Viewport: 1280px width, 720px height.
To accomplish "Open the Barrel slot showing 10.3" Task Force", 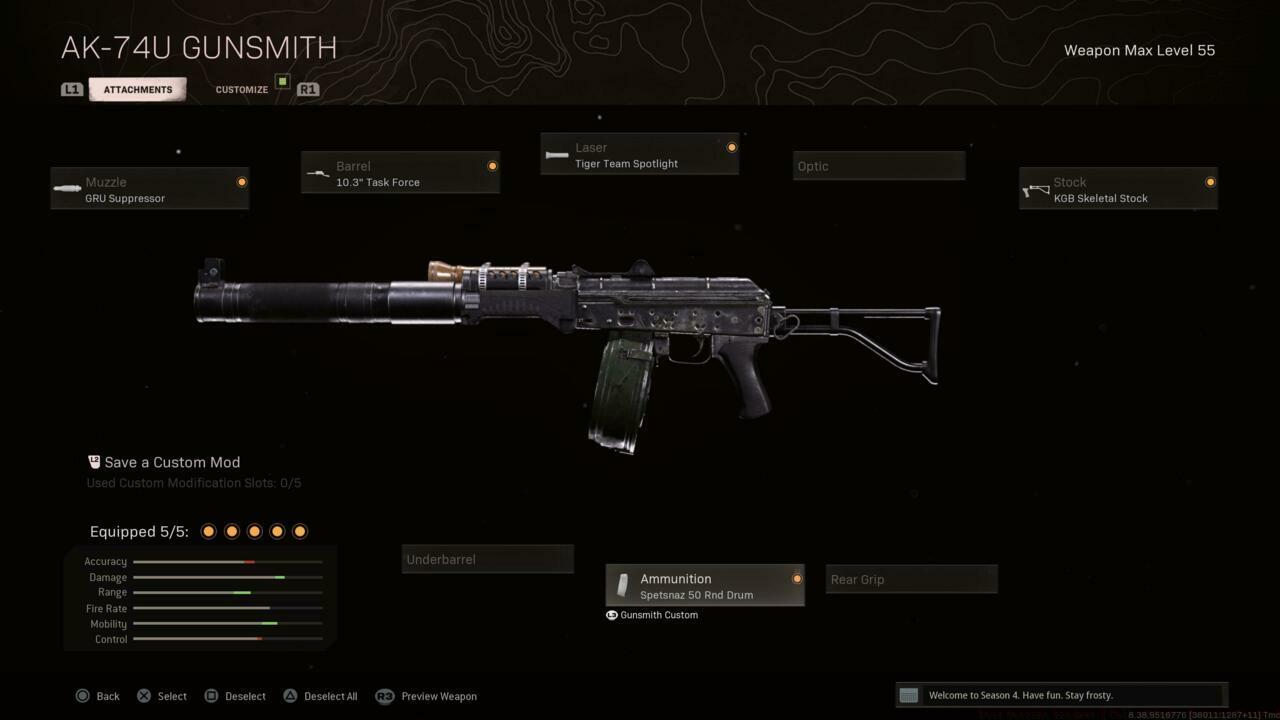I will [x=399, y=173].
